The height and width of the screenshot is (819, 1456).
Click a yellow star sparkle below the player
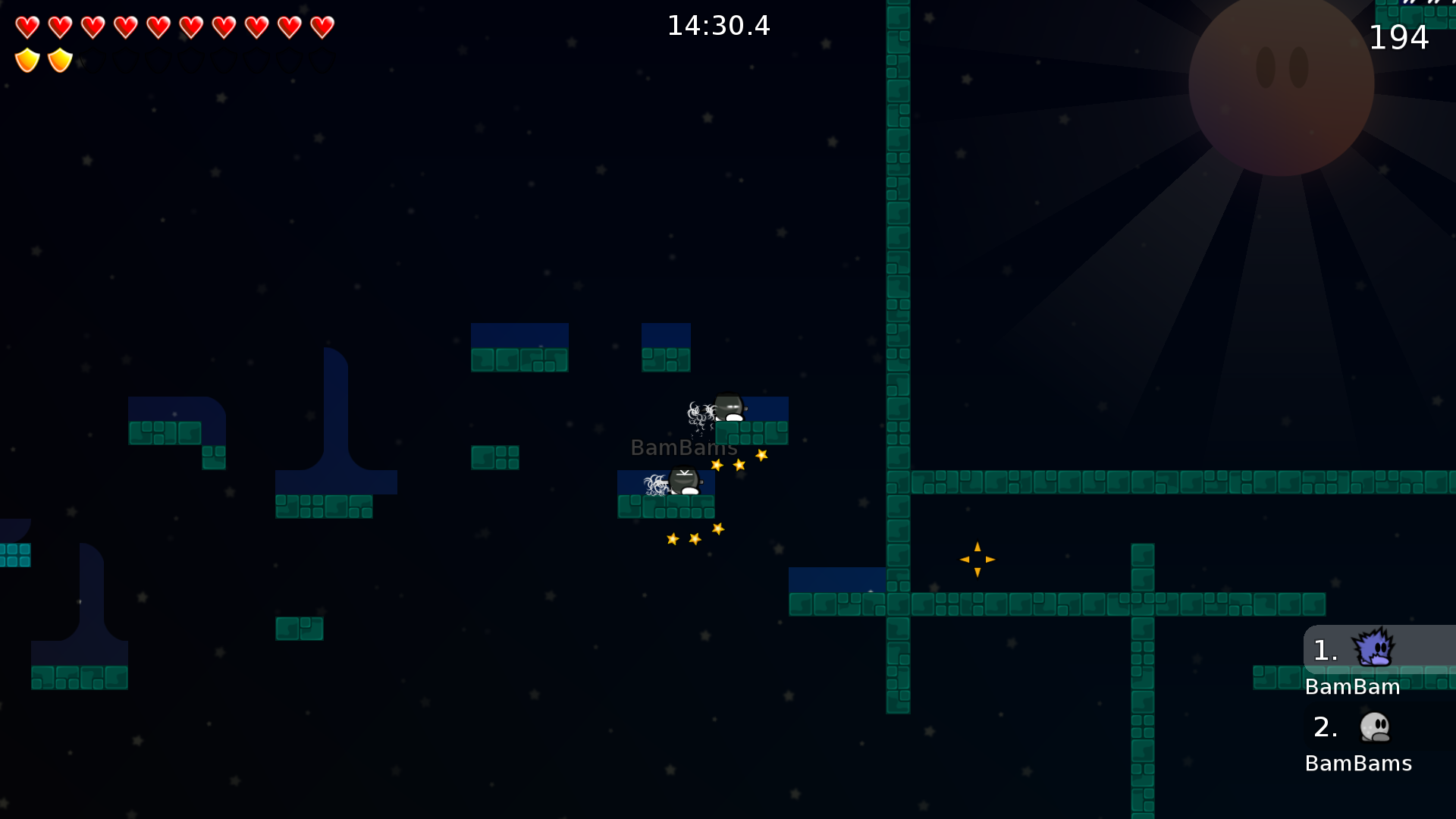[x=695, y=538]
